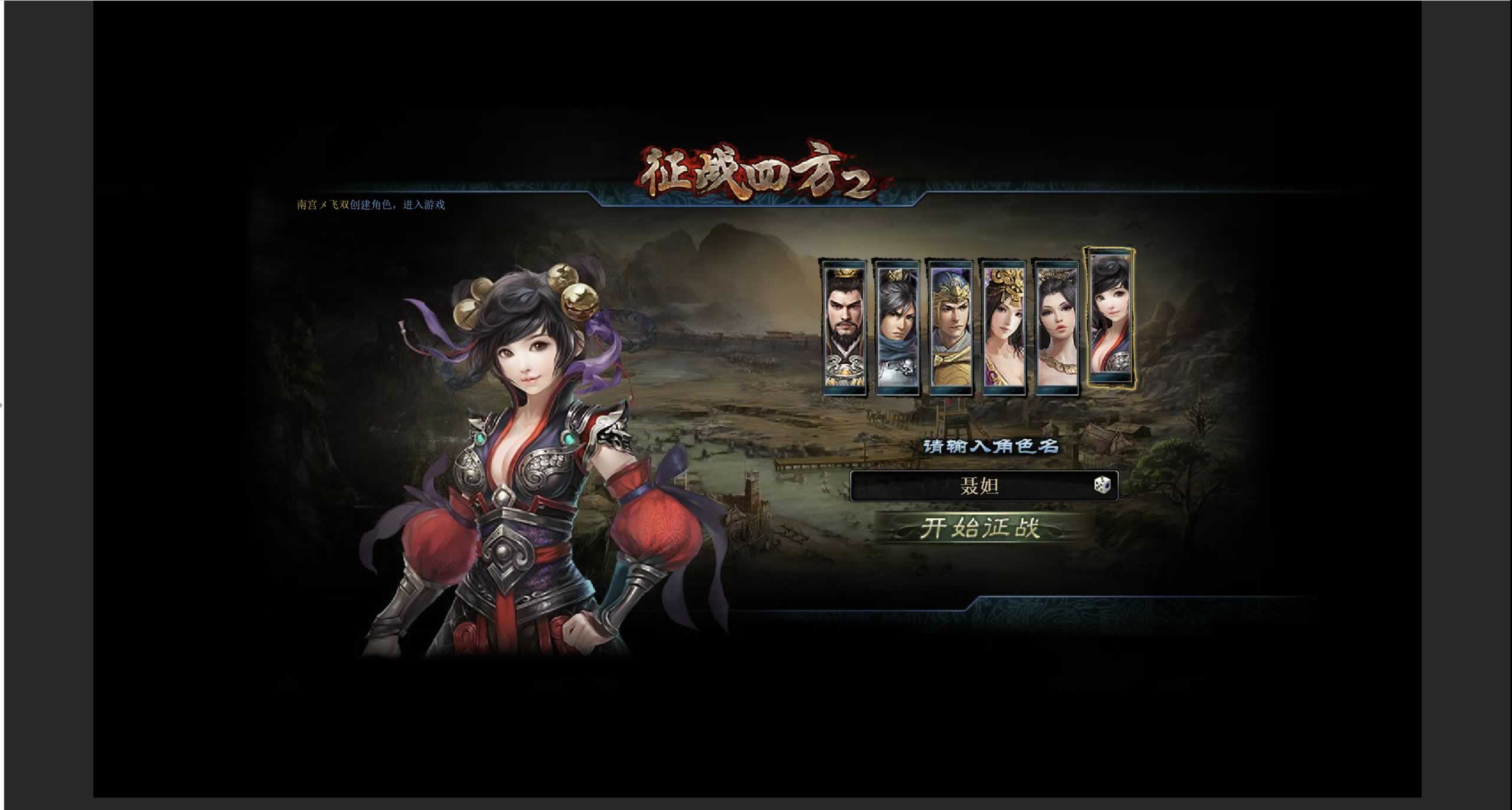Choose the dark-haired young man with blue scarf
Viewport: 1512px width, 810px height.
tap(897, 328)
